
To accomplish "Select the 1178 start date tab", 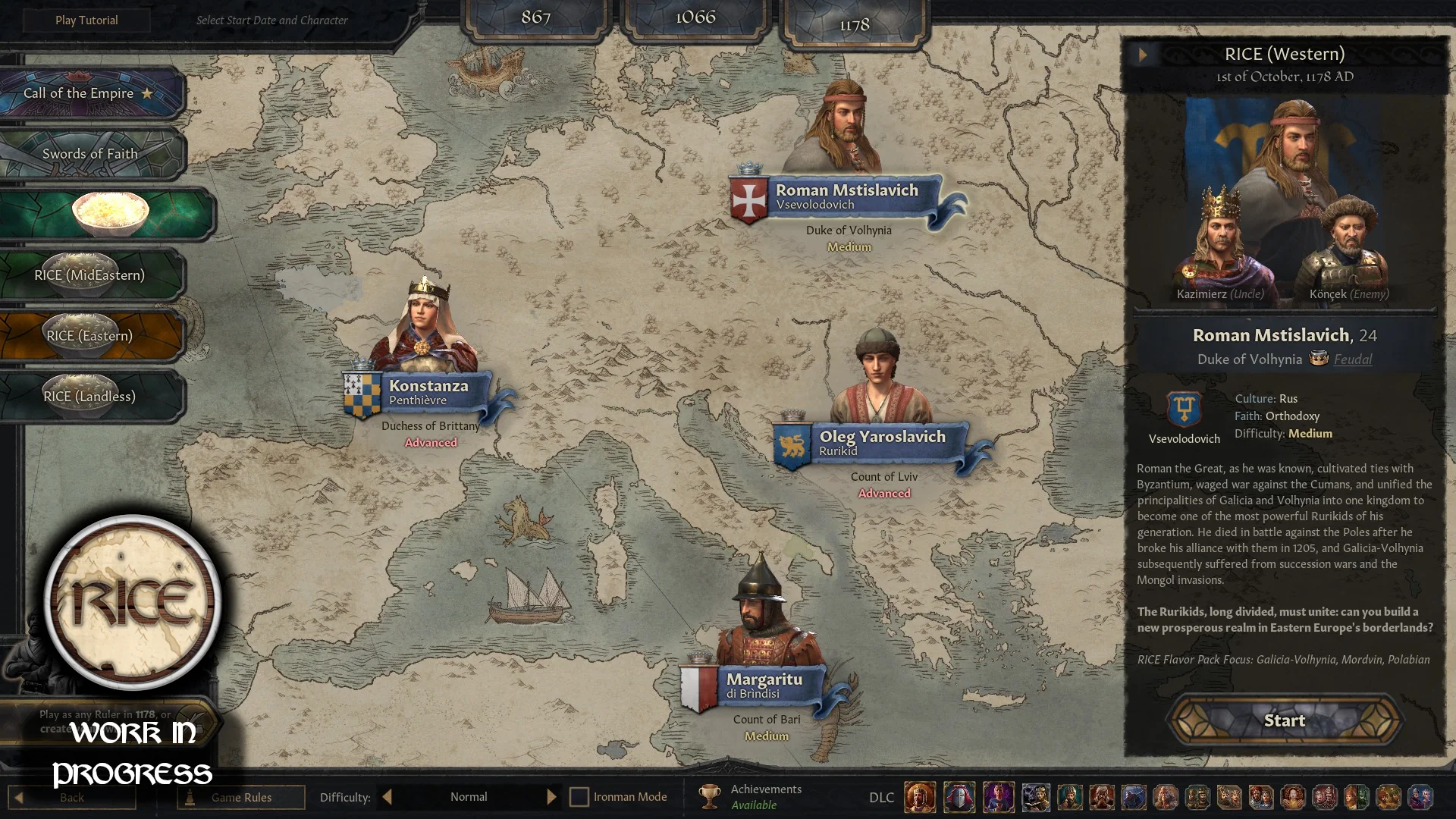I will coord(854,25).
